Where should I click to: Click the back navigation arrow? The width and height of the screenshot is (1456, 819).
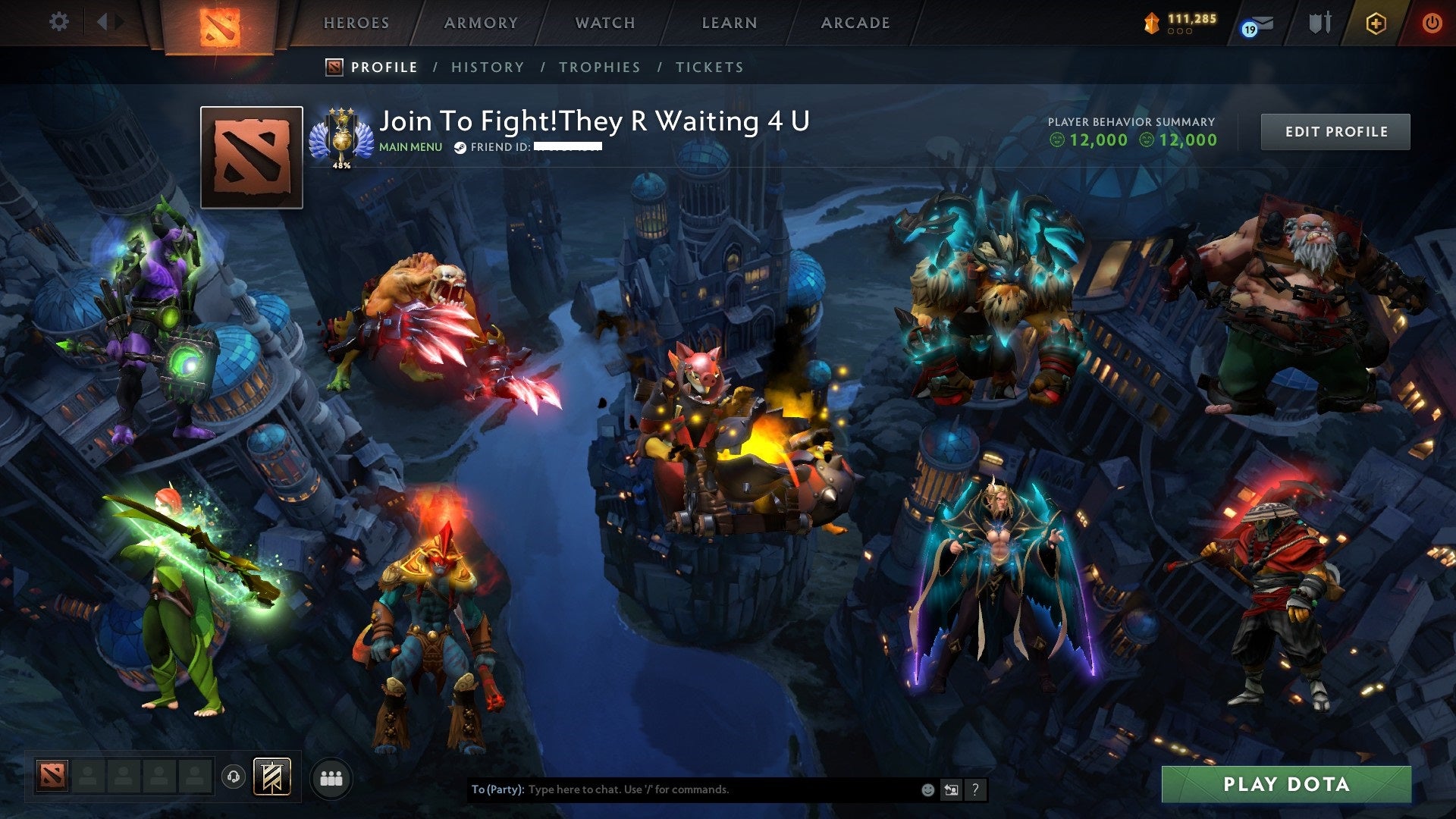pyautogui.click(x=101, y=21)
